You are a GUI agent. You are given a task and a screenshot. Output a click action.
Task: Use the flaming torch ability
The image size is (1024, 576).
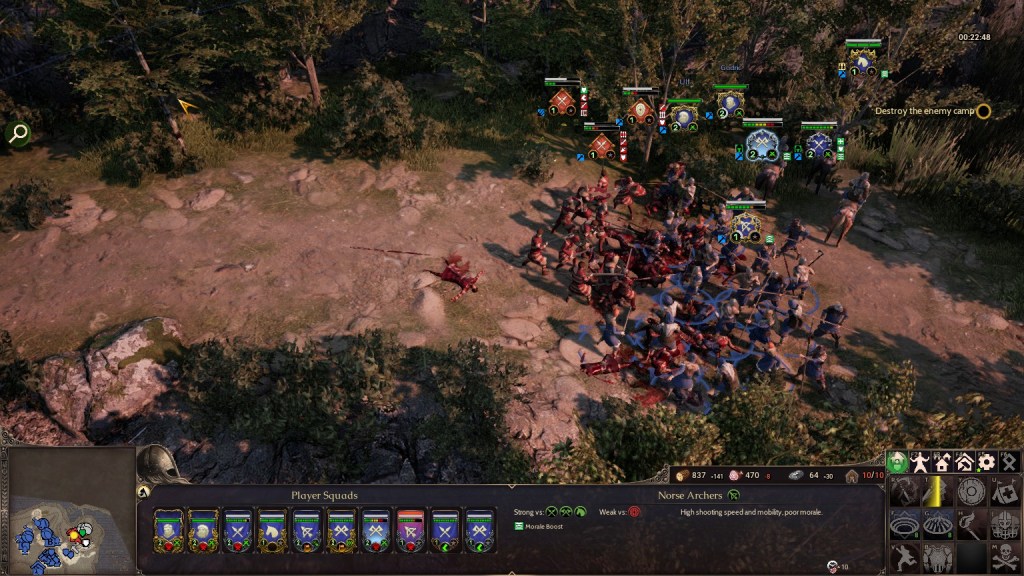click(x=971, y=524)
